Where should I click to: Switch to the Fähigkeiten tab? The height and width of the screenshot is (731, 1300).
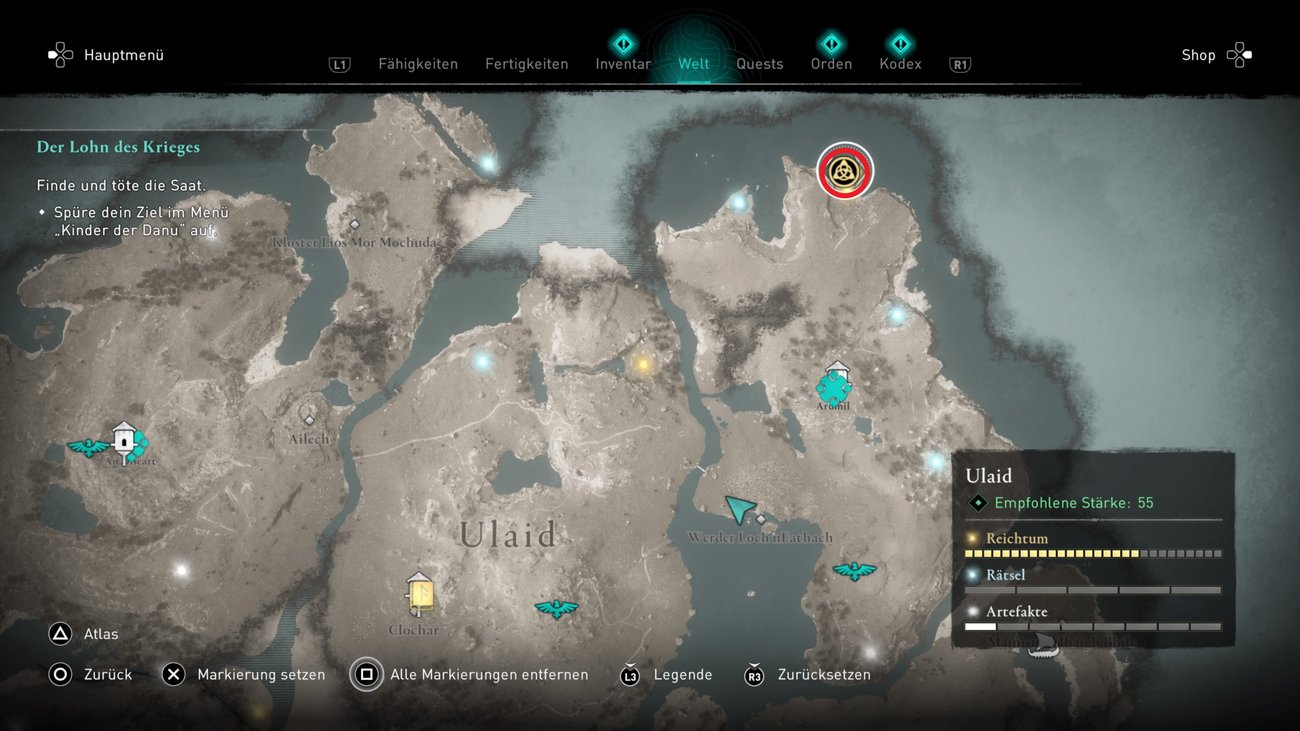pos(418,64)
